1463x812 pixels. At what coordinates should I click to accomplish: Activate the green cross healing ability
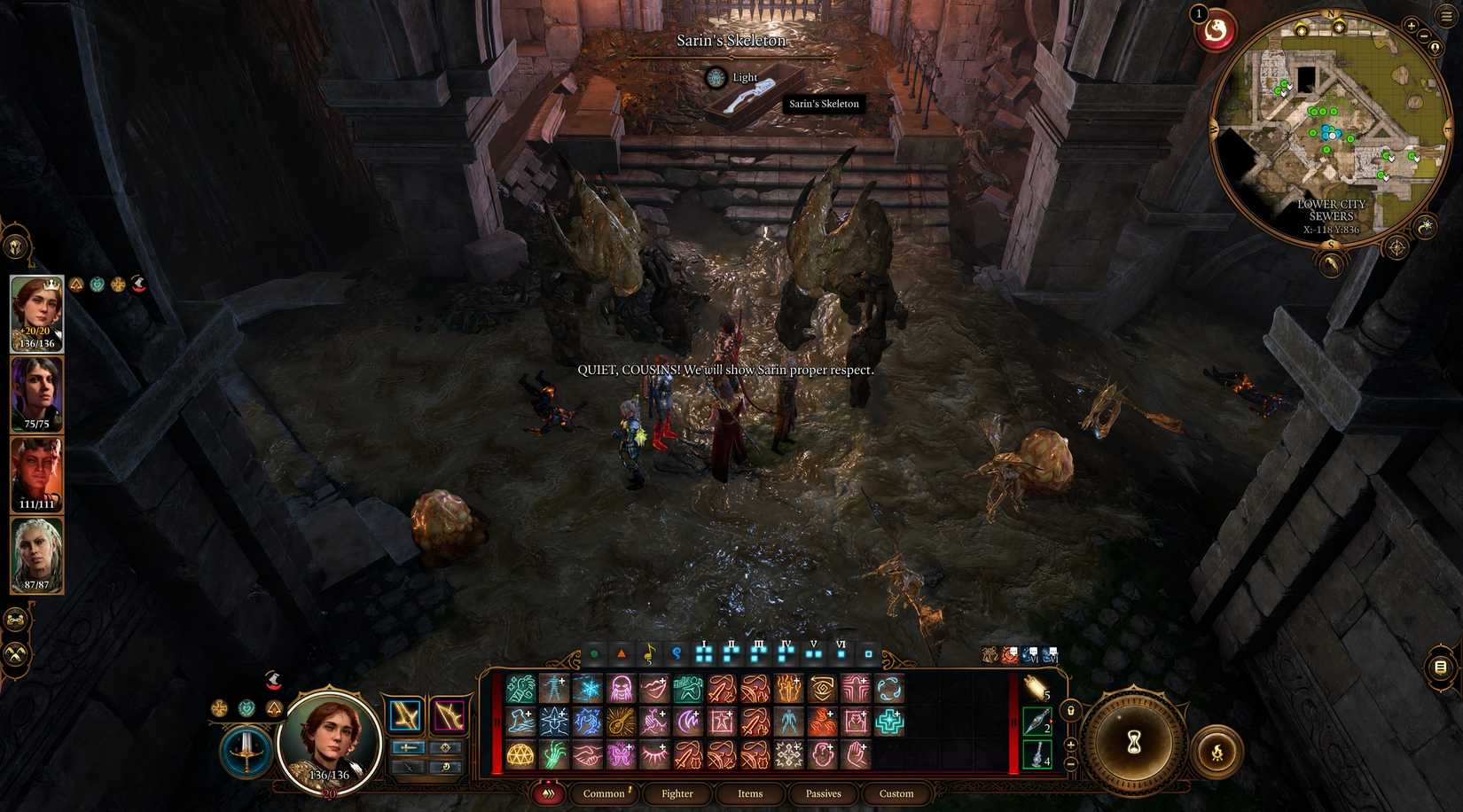click(x=888, y=722)
